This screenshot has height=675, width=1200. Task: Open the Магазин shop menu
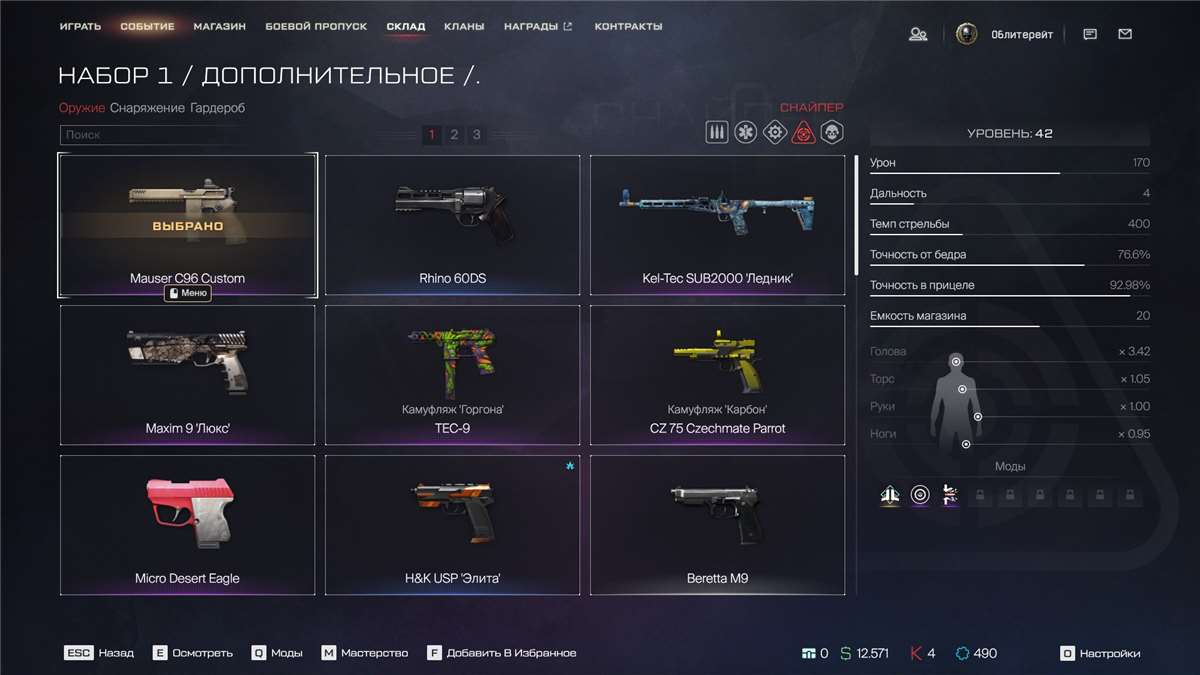coord(220,26)
